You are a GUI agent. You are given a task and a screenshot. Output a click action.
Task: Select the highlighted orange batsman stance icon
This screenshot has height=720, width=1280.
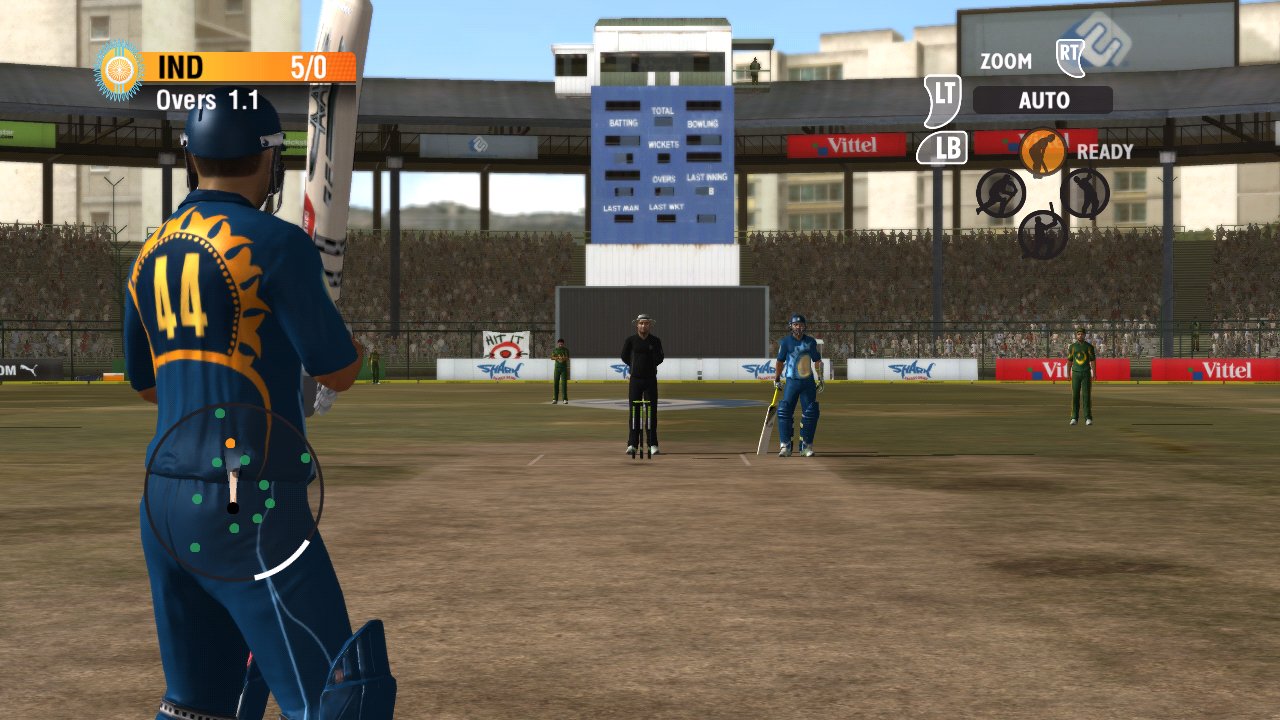(x=1041, y=151)
